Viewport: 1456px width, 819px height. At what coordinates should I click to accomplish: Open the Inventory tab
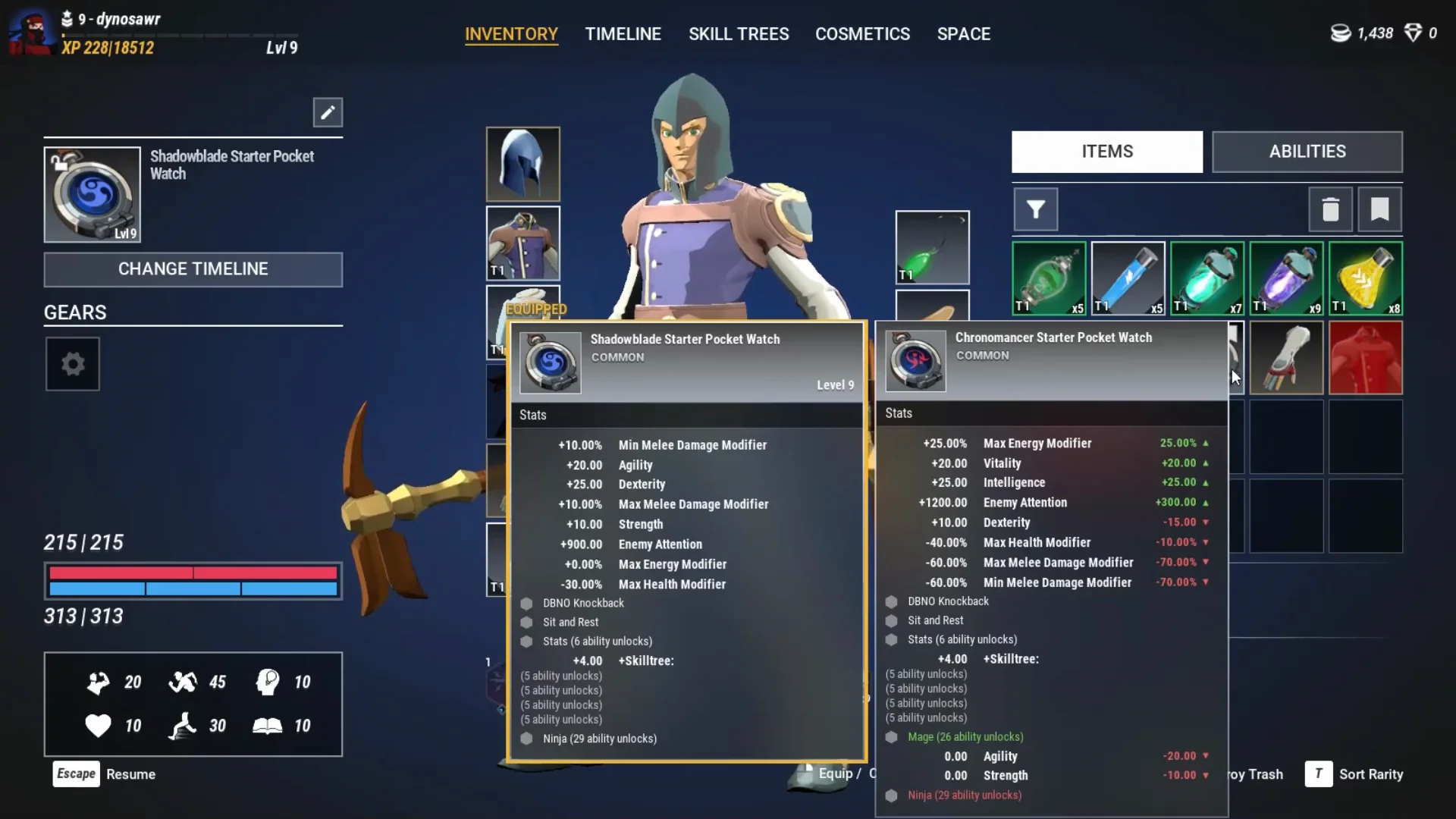511,34
